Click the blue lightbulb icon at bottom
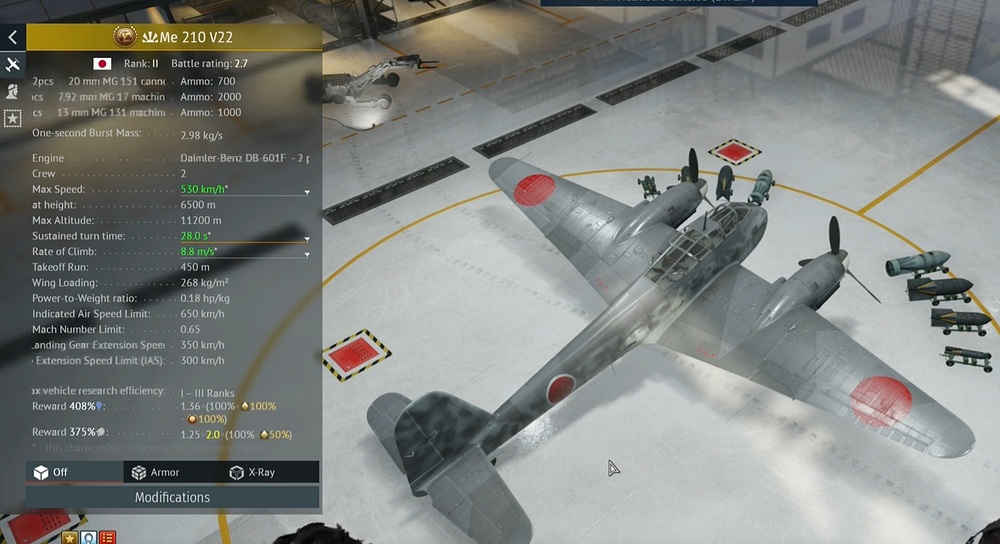The image size is (1000, 544). [88, 538]
